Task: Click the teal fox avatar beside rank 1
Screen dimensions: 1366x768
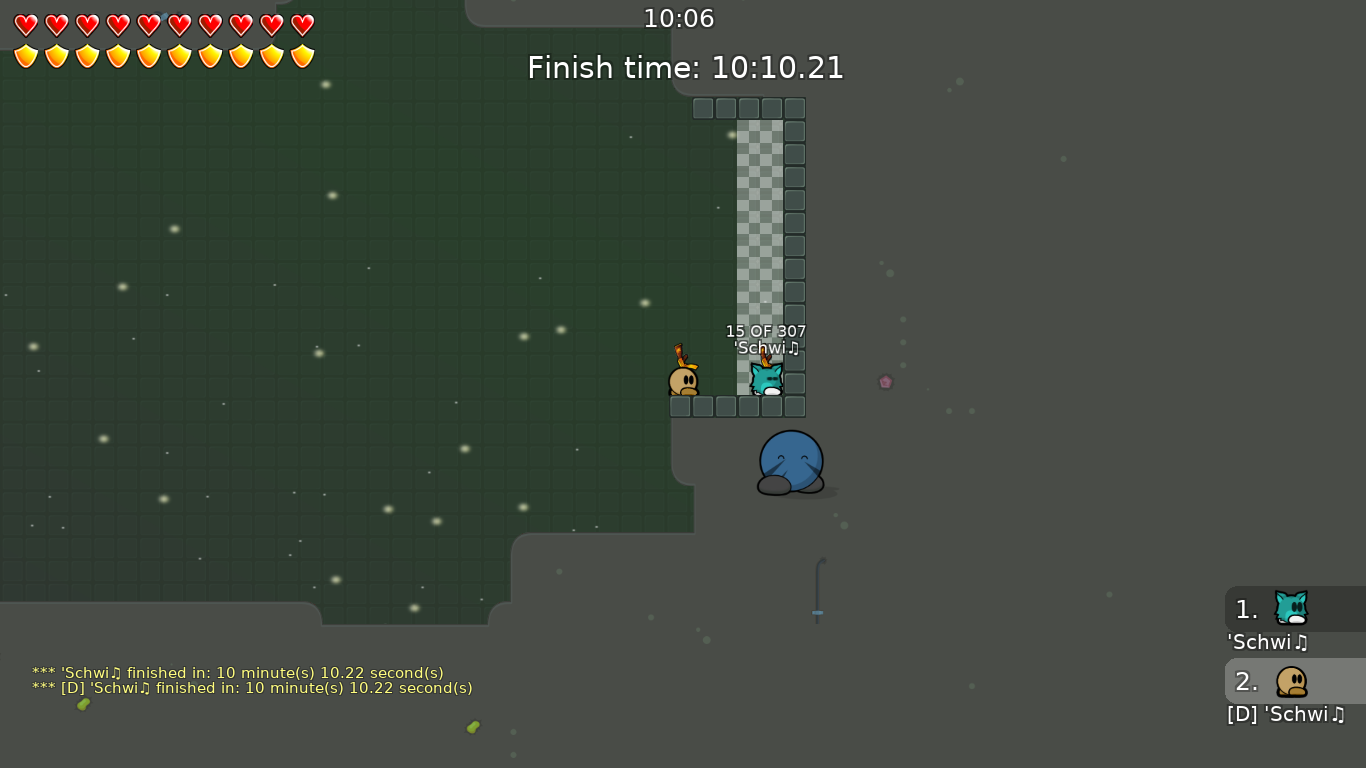Action: (1290, 609)
